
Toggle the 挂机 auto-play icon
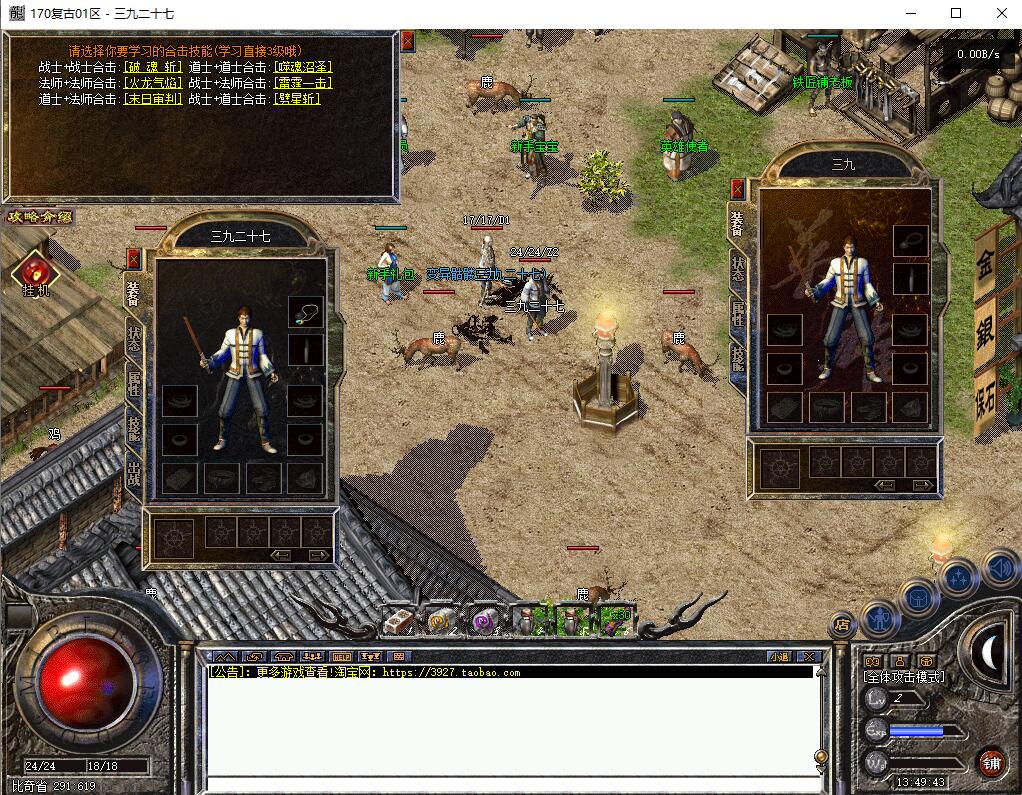pyautogui.click(x=36, y=272)
